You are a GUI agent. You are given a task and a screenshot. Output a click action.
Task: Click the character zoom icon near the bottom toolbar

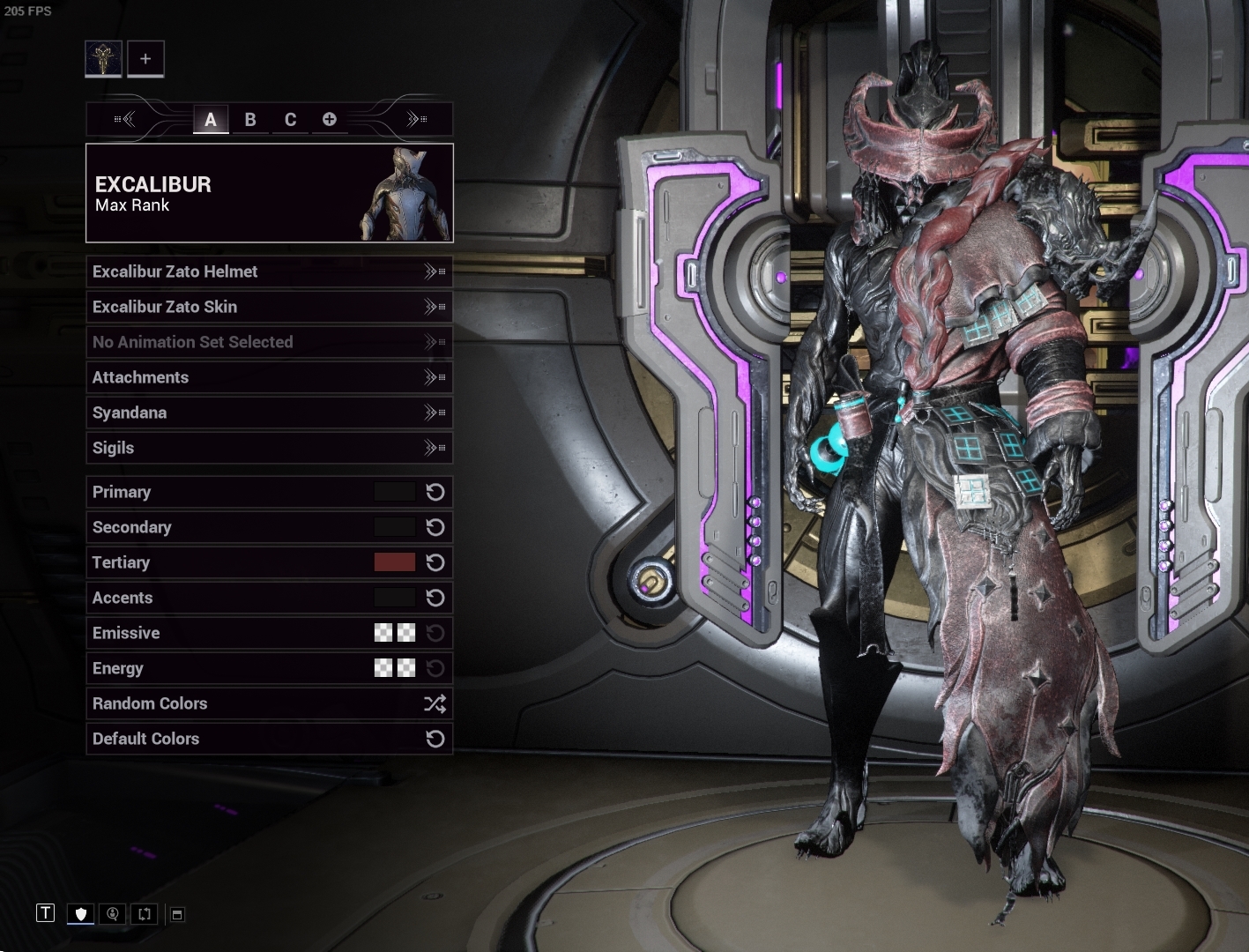click(112, 914)
